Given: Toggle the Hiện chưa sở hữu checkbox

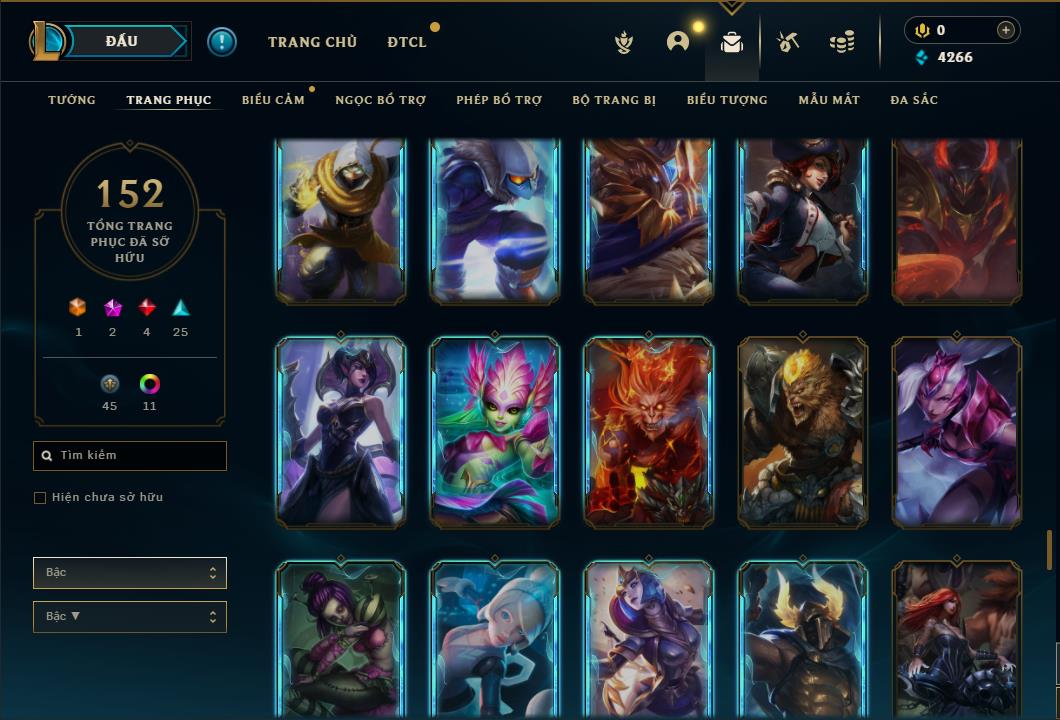Looking at the screenshot, I should tap(40, 498).
